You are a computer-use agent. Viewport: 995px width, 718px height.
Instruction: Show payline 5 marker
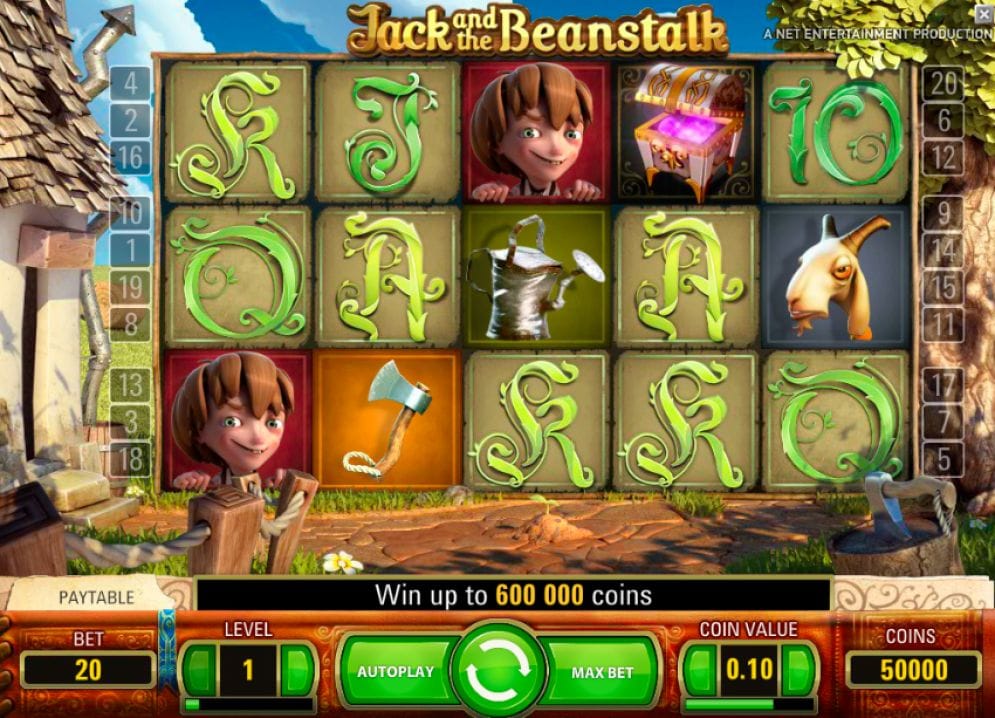(x=942, y=459)
